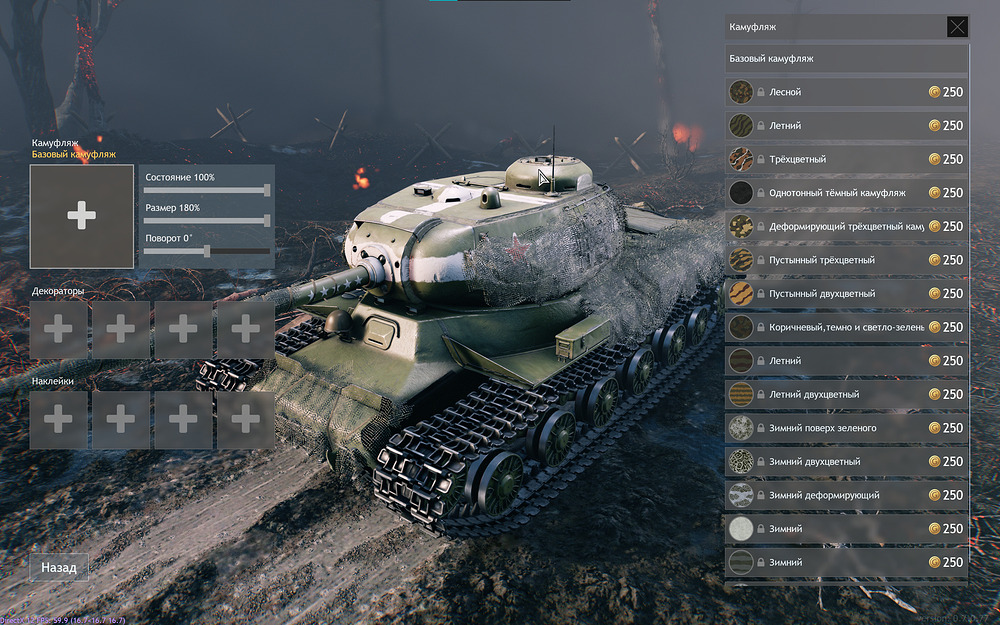Click the Состояние 100% slider
The image size is (1000, 625).
(207, 190)
